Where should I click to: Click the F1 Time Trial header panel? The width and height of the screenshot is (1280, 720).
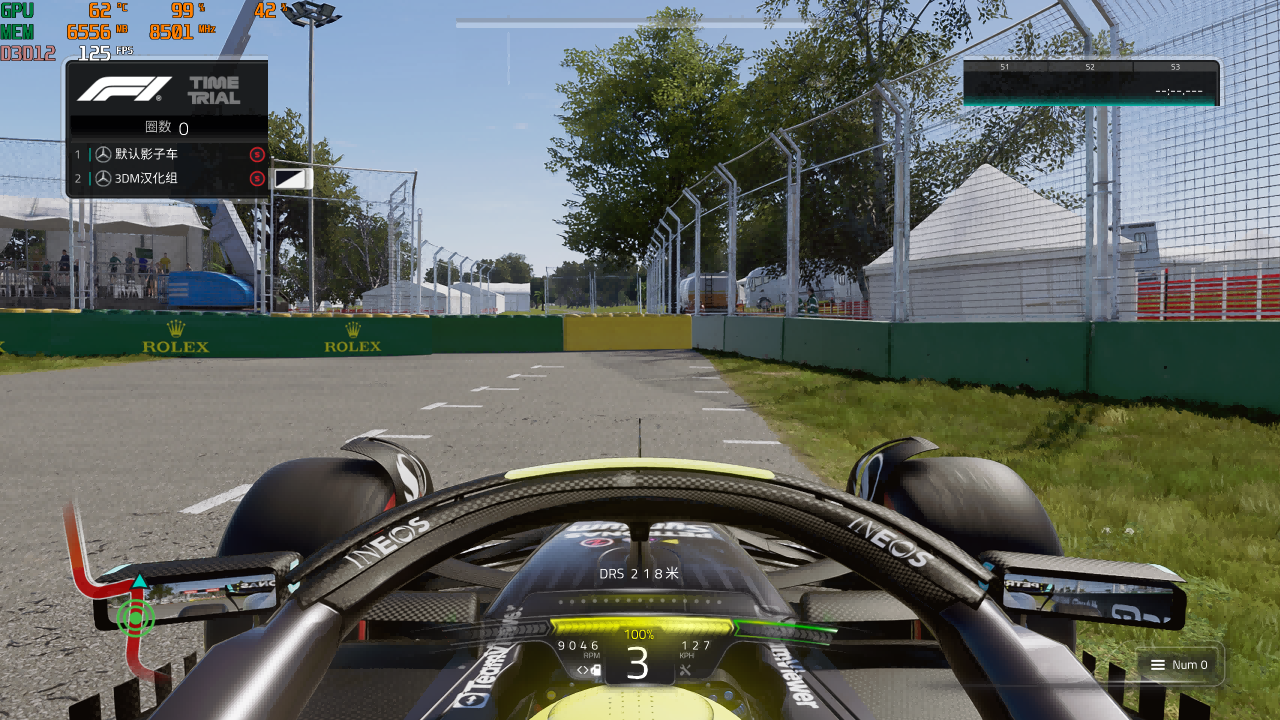167,89
